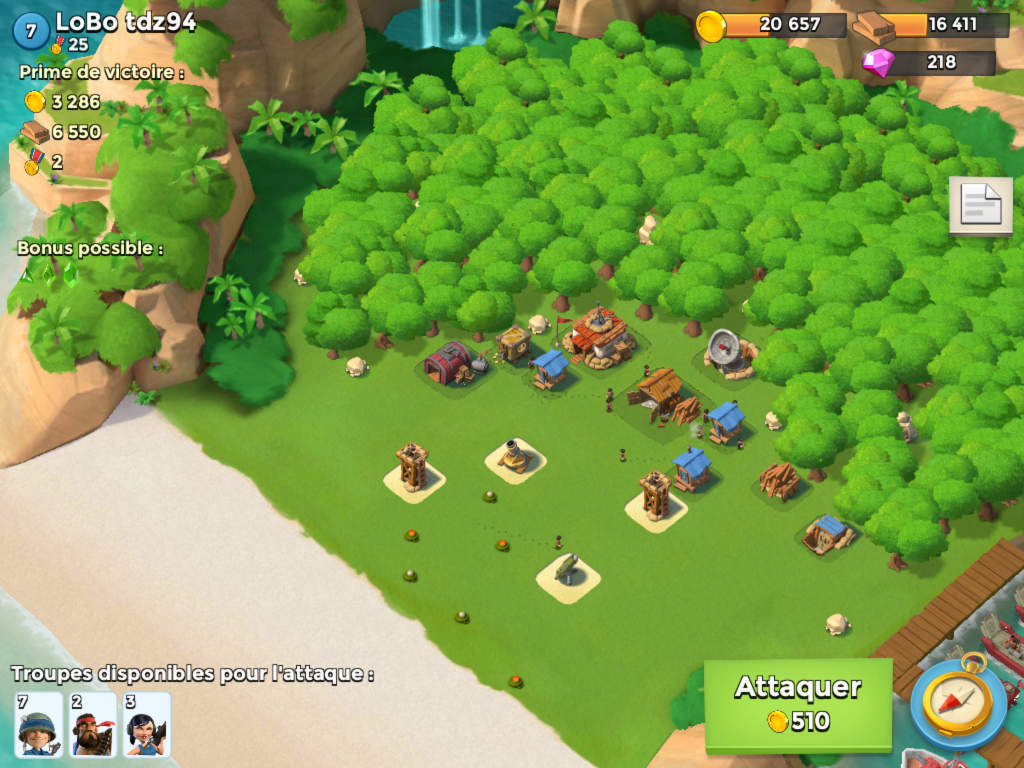Start the attack with the Attaquer button
Image resolution: width=1024 pixels, height=768 pixels.
(x=797, y=703)
